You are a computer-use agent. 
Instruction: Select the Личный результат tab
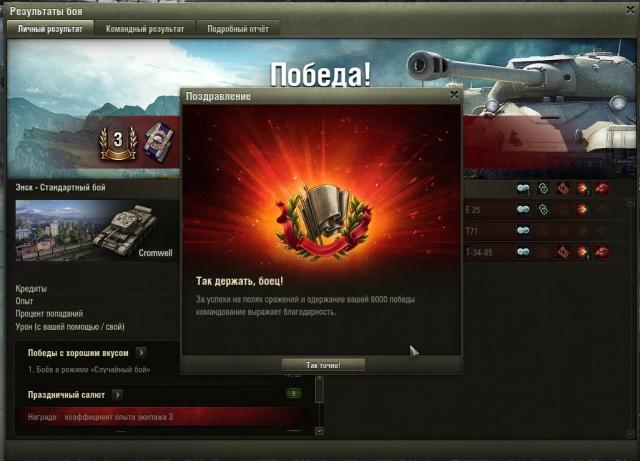point(52,29)
